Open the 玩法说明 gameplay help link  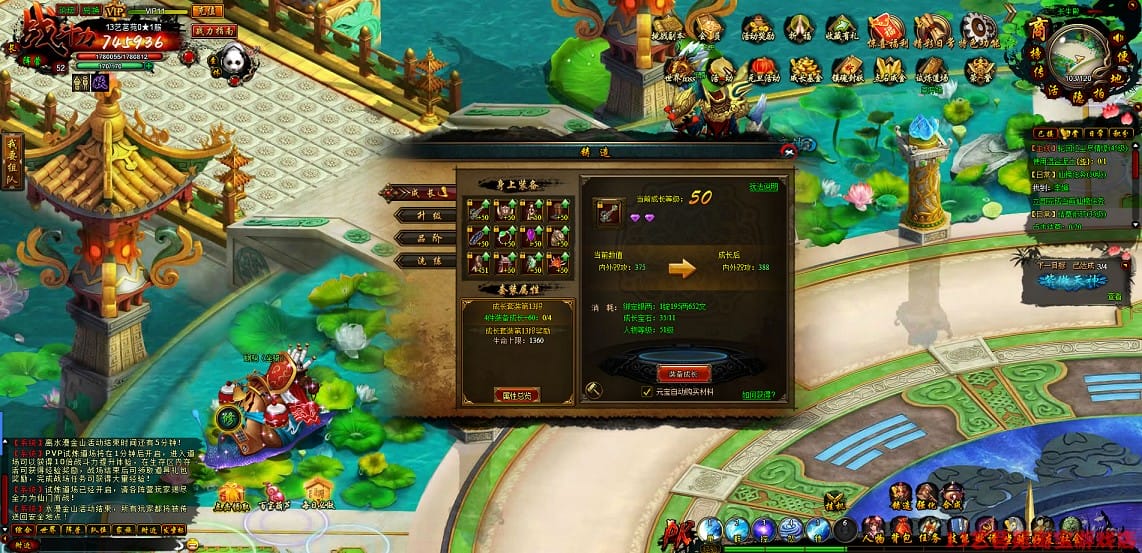[x=763, y=187]
